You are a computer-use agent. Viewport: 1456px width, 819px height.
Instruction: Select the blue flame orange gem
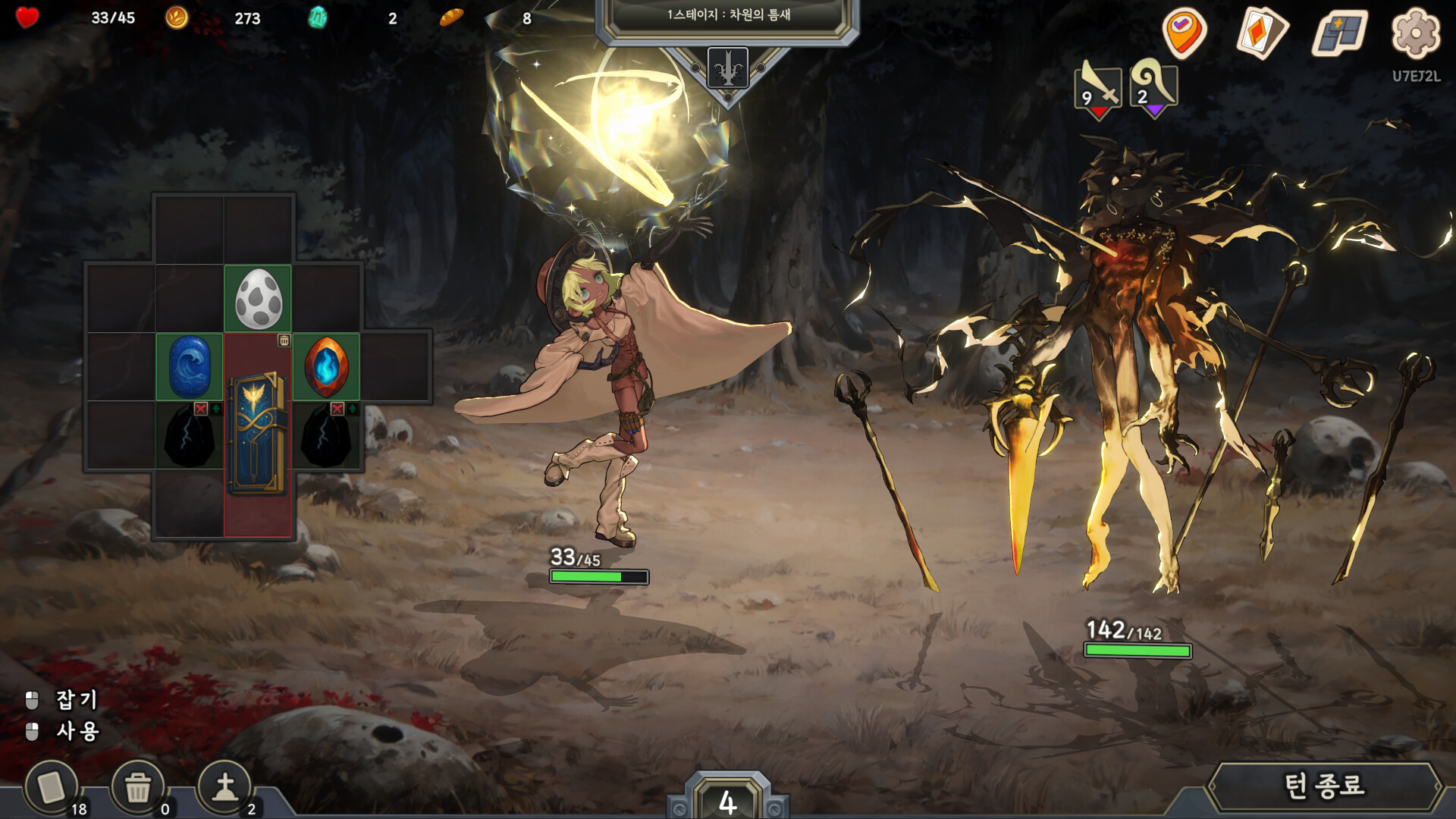[326, 367]
